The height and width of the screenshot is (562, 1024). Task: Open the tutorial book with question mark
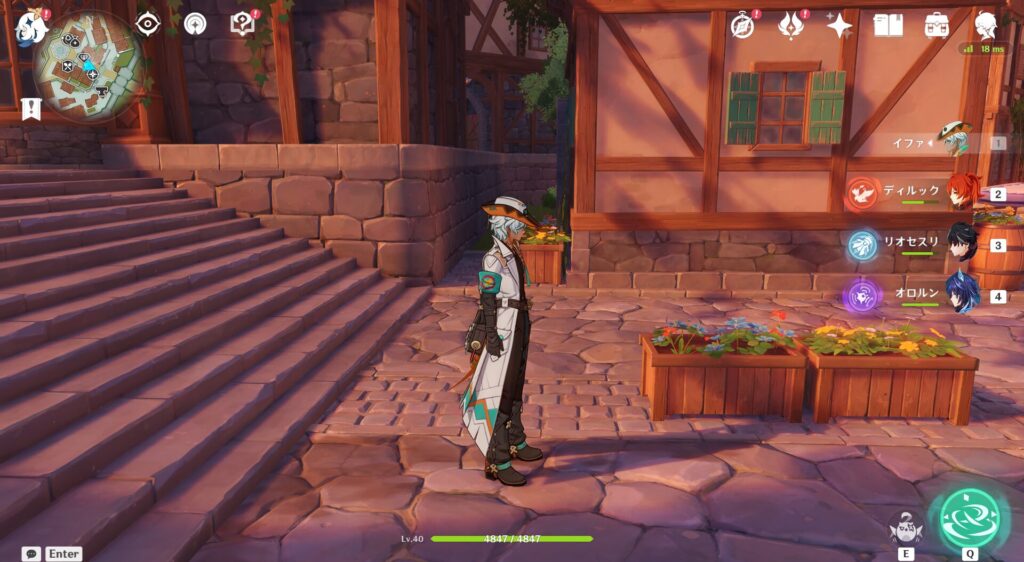pos(242,23)
